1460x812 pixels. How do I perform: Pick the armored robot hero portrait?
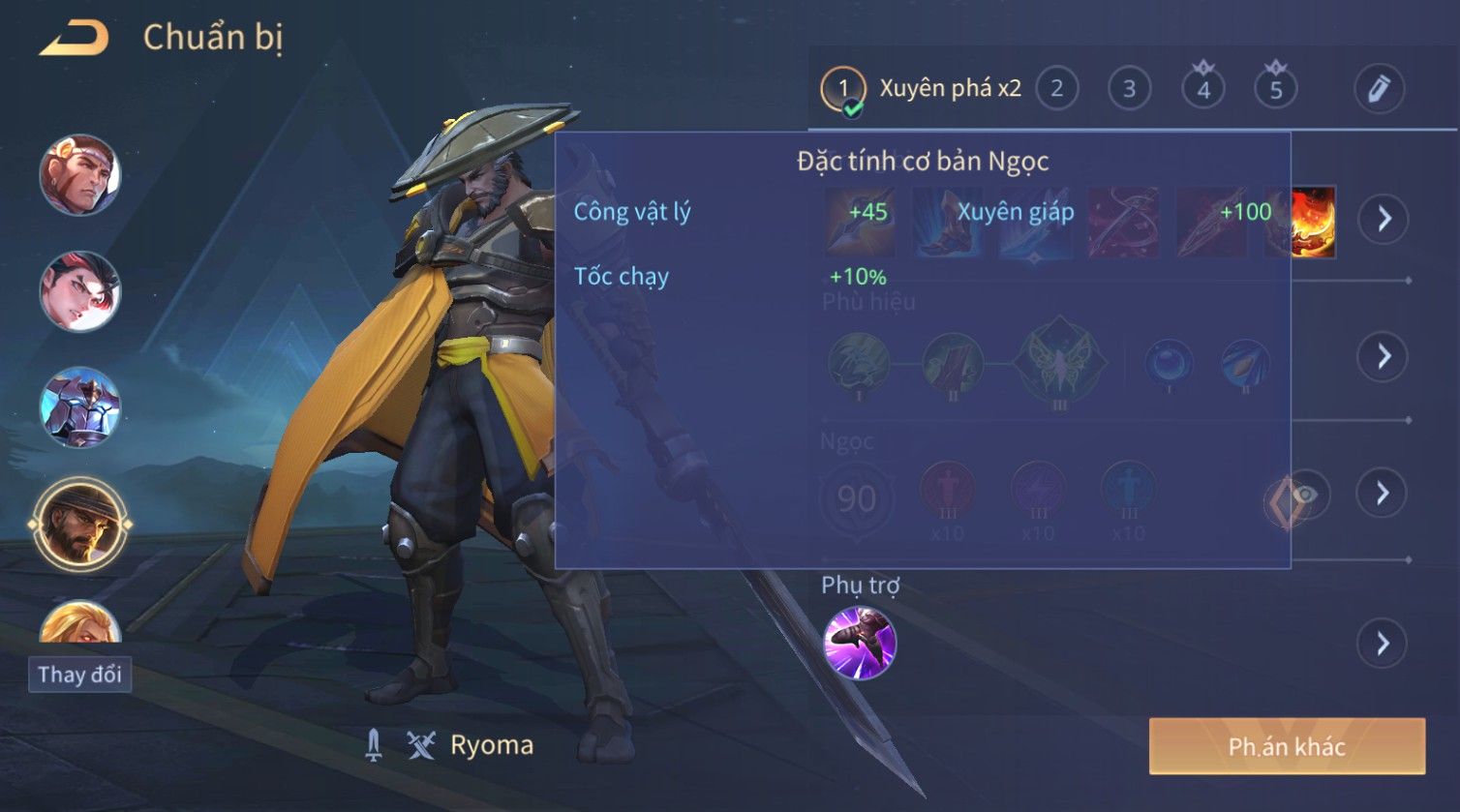click(79, 406)
